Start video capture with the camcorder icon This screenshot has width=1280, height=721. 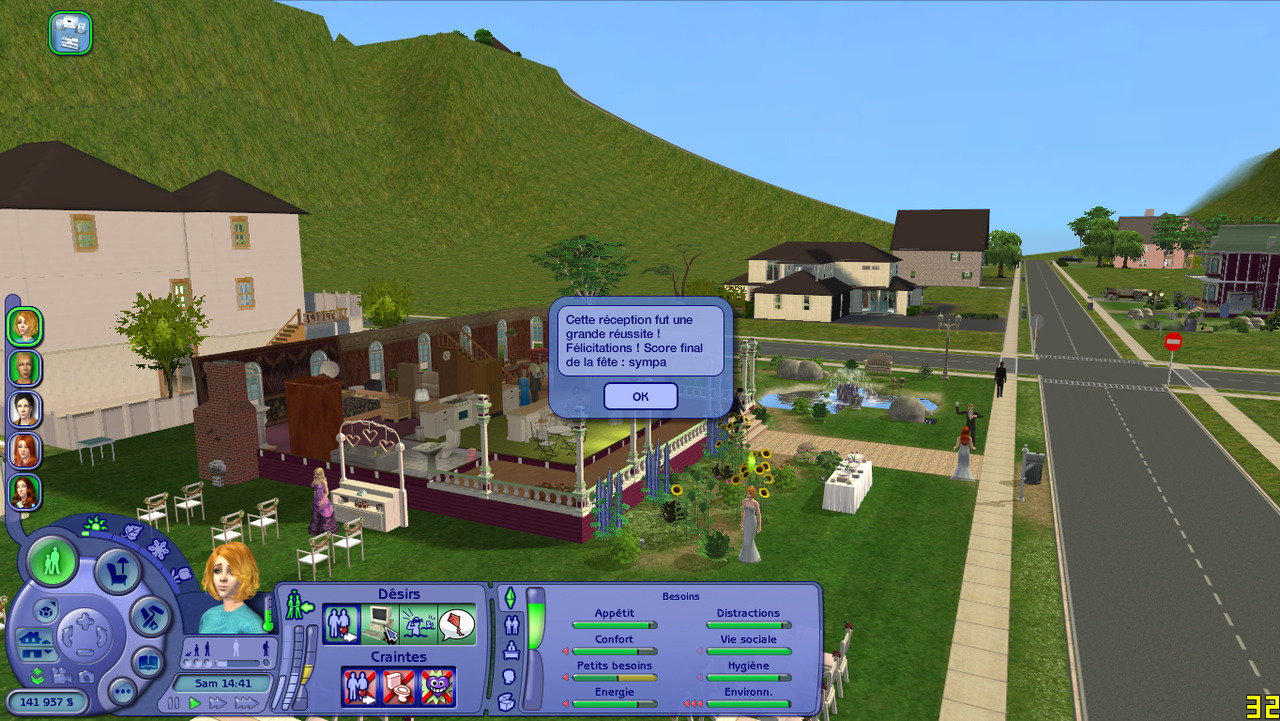point(62,677)
